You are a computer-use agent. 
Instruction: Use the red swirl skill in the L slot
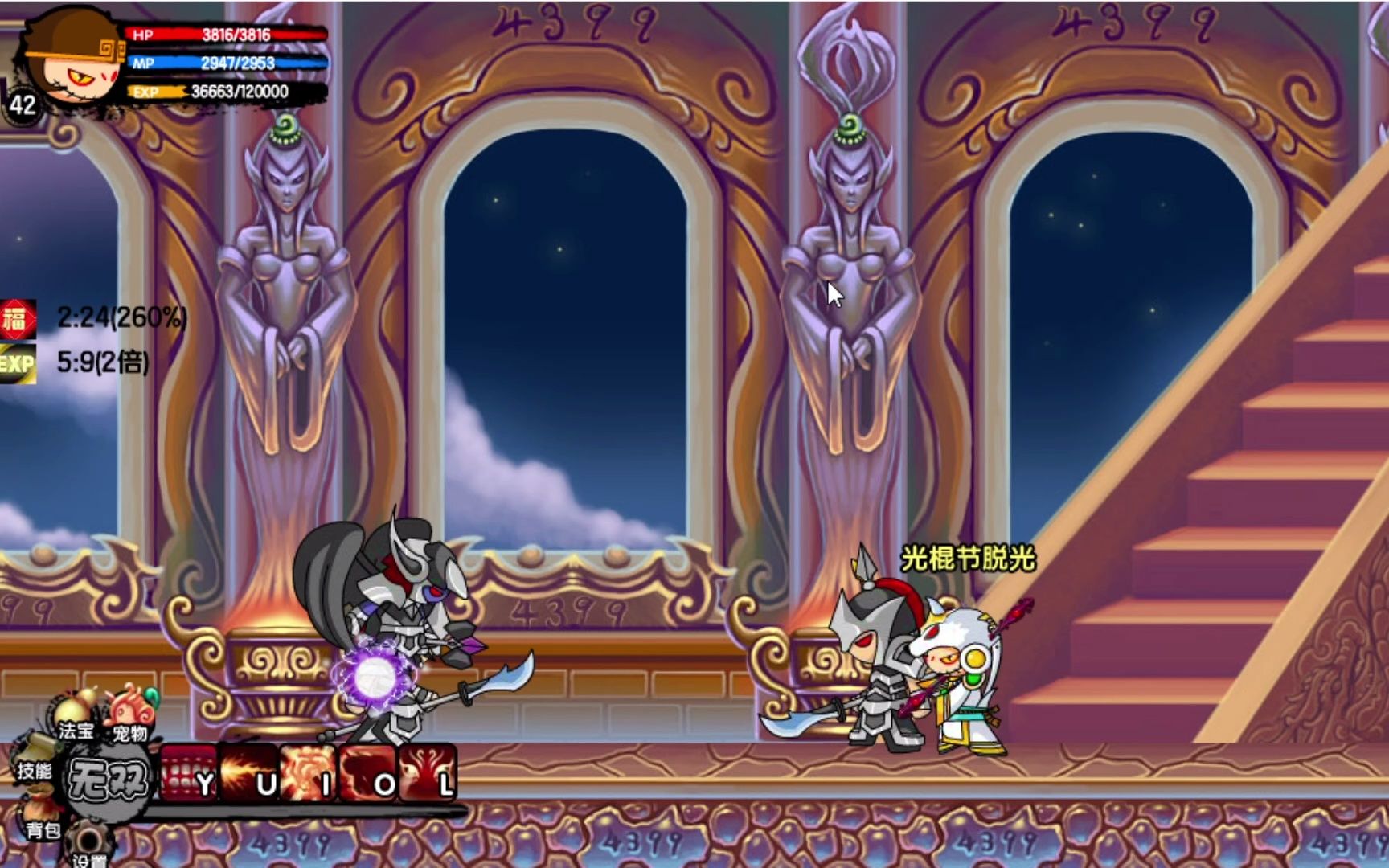click(428, 773)
